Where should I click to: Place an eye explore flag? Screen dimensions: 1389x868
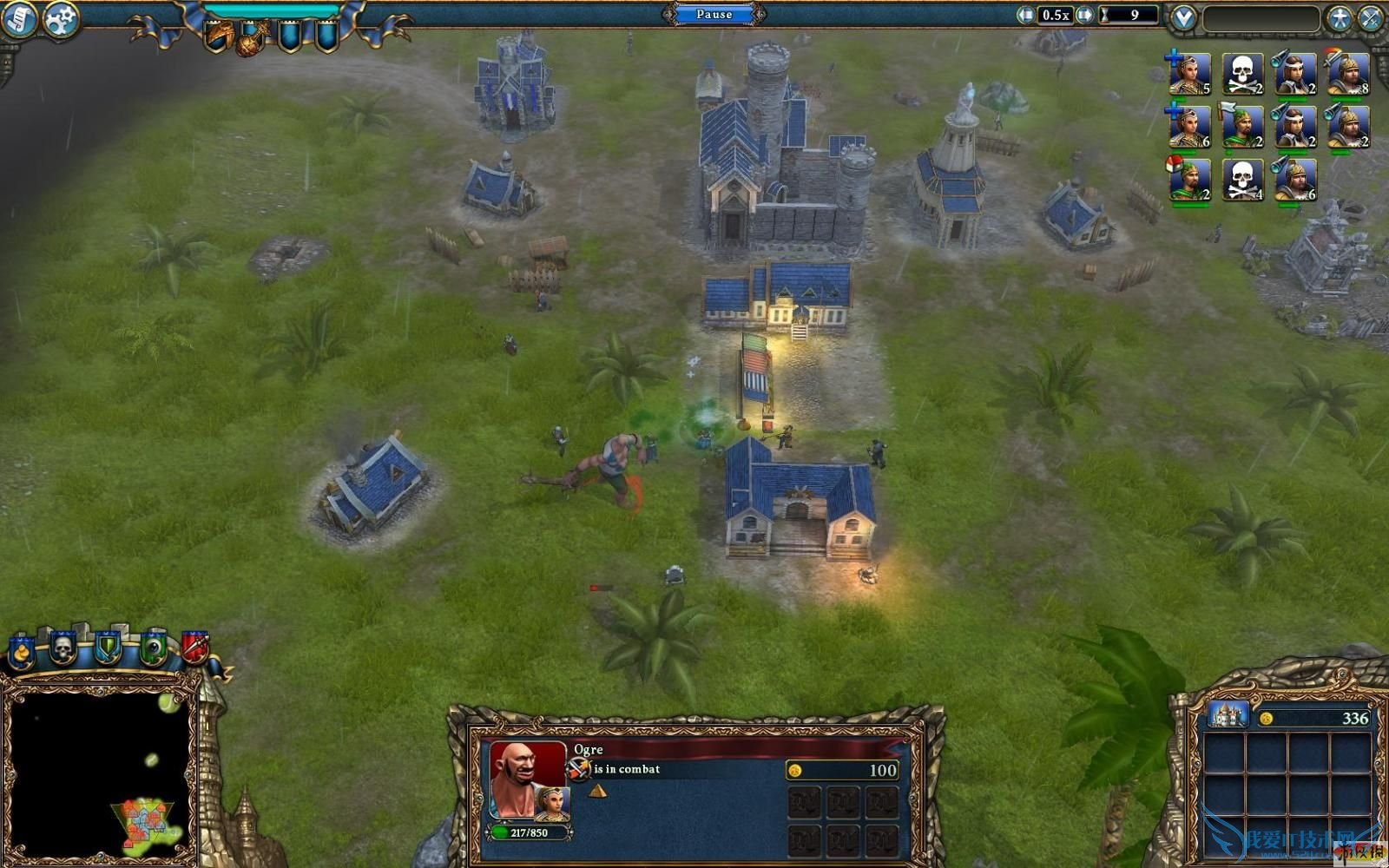(154, 648)
